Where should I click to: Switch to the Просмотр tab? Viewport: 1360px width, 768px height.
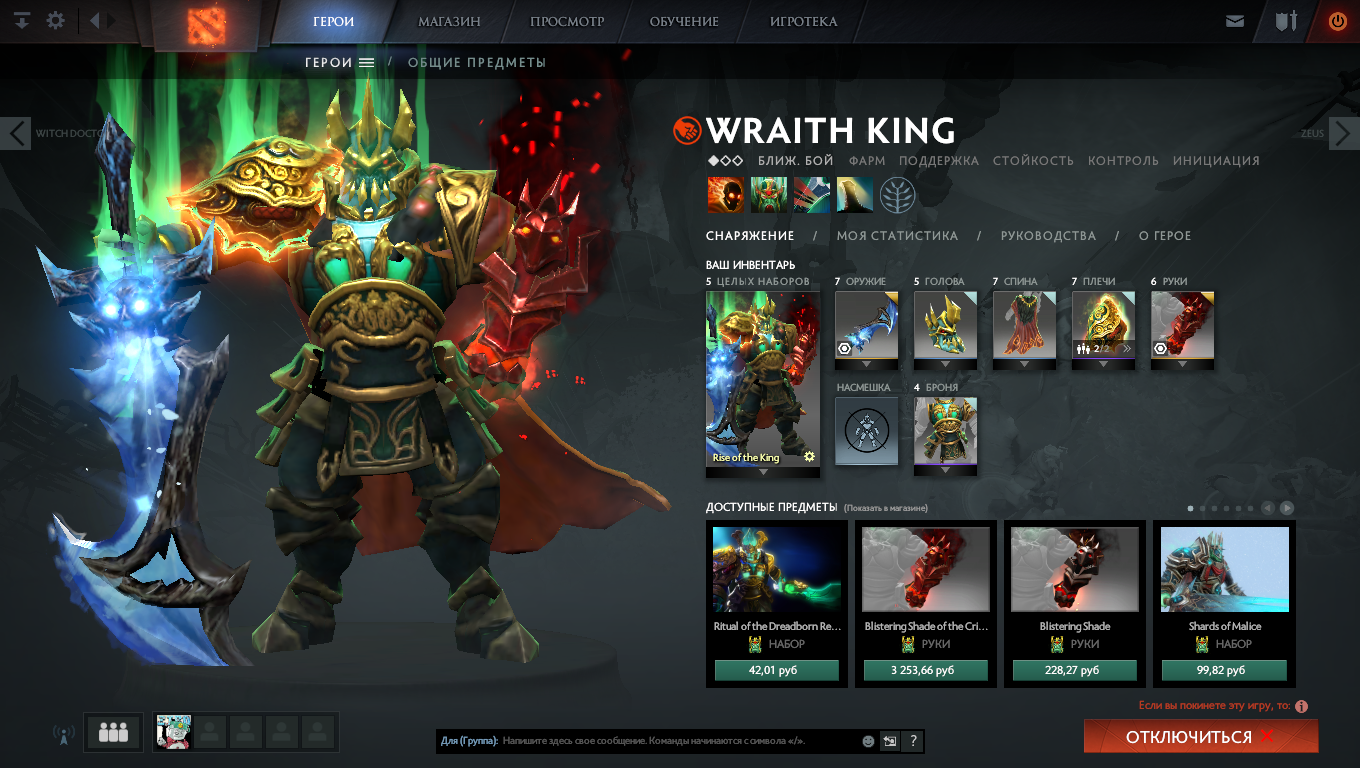pos(567,21)
